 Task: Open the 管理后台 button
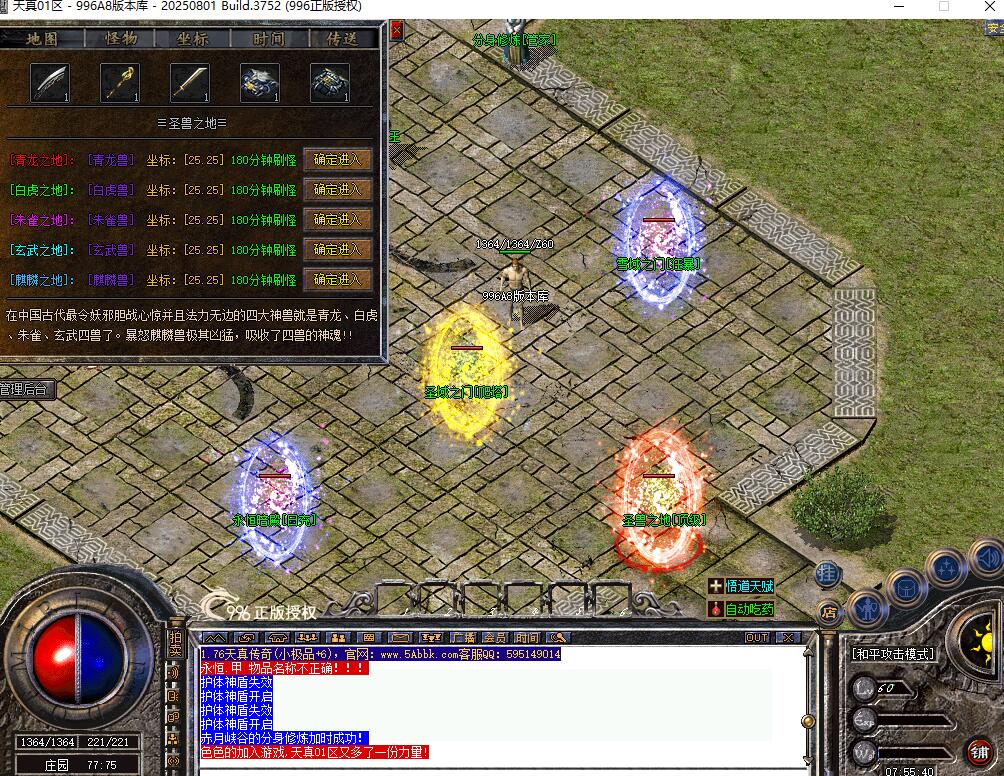(26, 389)
